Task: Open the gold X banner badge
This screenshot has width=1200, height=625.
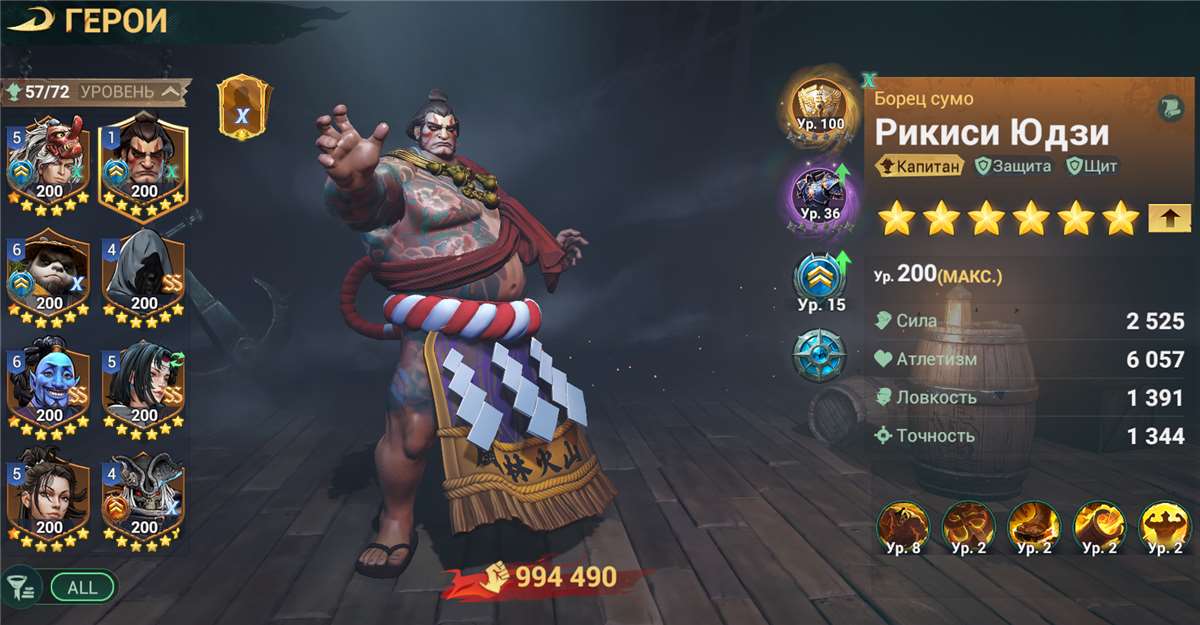Action: click(242, 108)
